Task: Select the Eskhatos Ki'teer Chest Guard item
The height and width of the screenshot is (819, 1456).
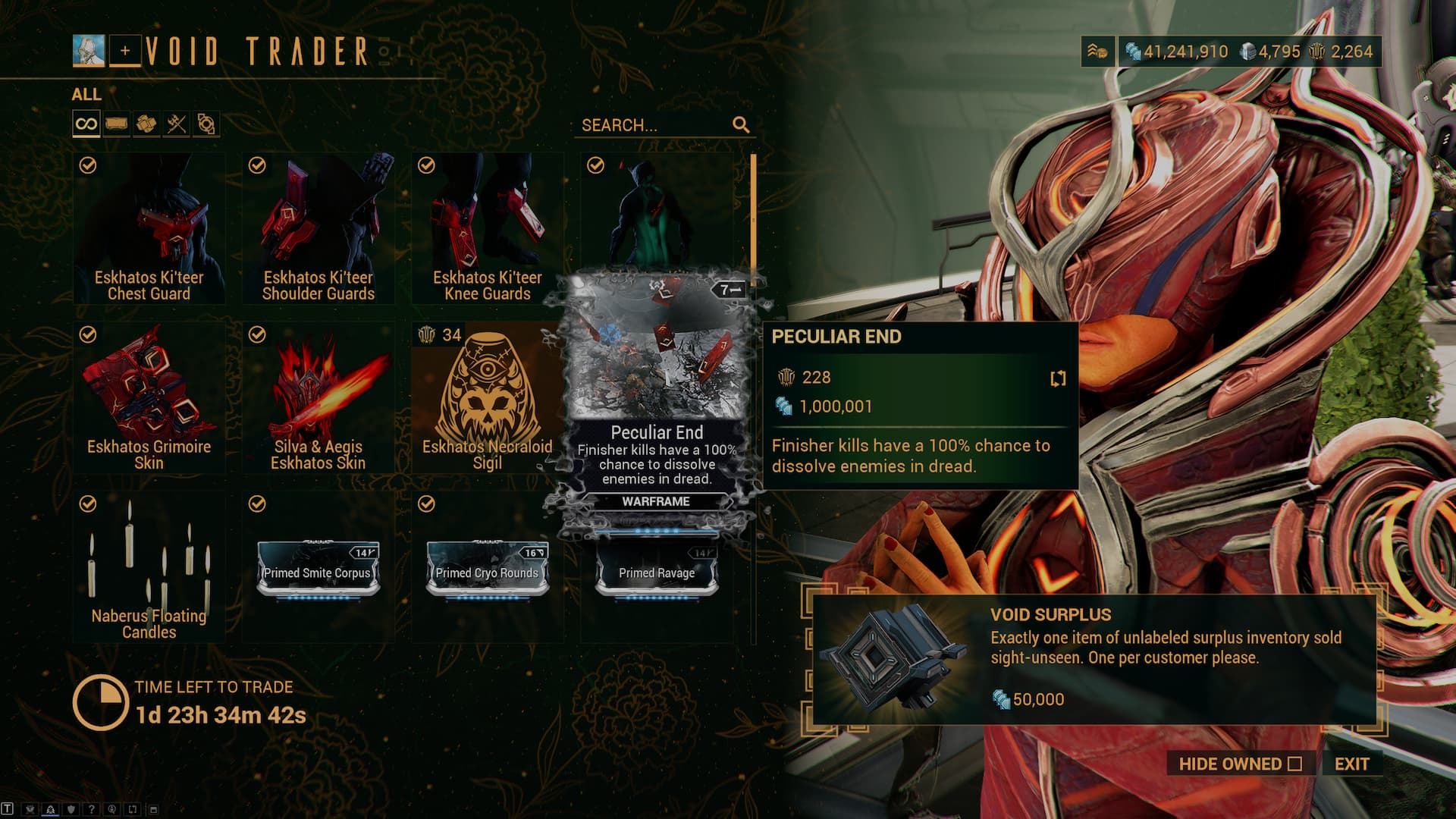Action: tap(149, 228)
